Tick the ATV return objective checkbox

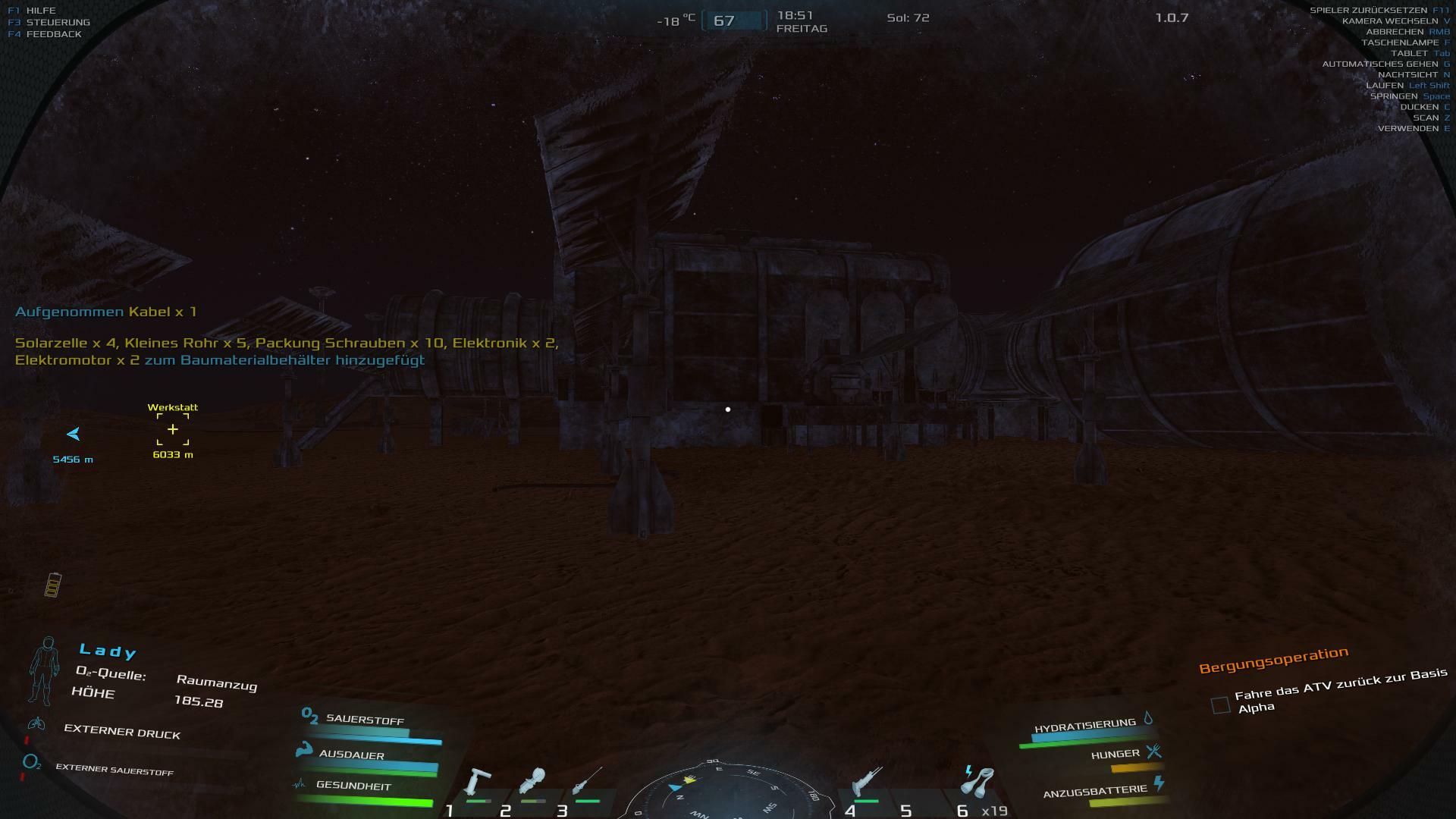pos(1220,705)
